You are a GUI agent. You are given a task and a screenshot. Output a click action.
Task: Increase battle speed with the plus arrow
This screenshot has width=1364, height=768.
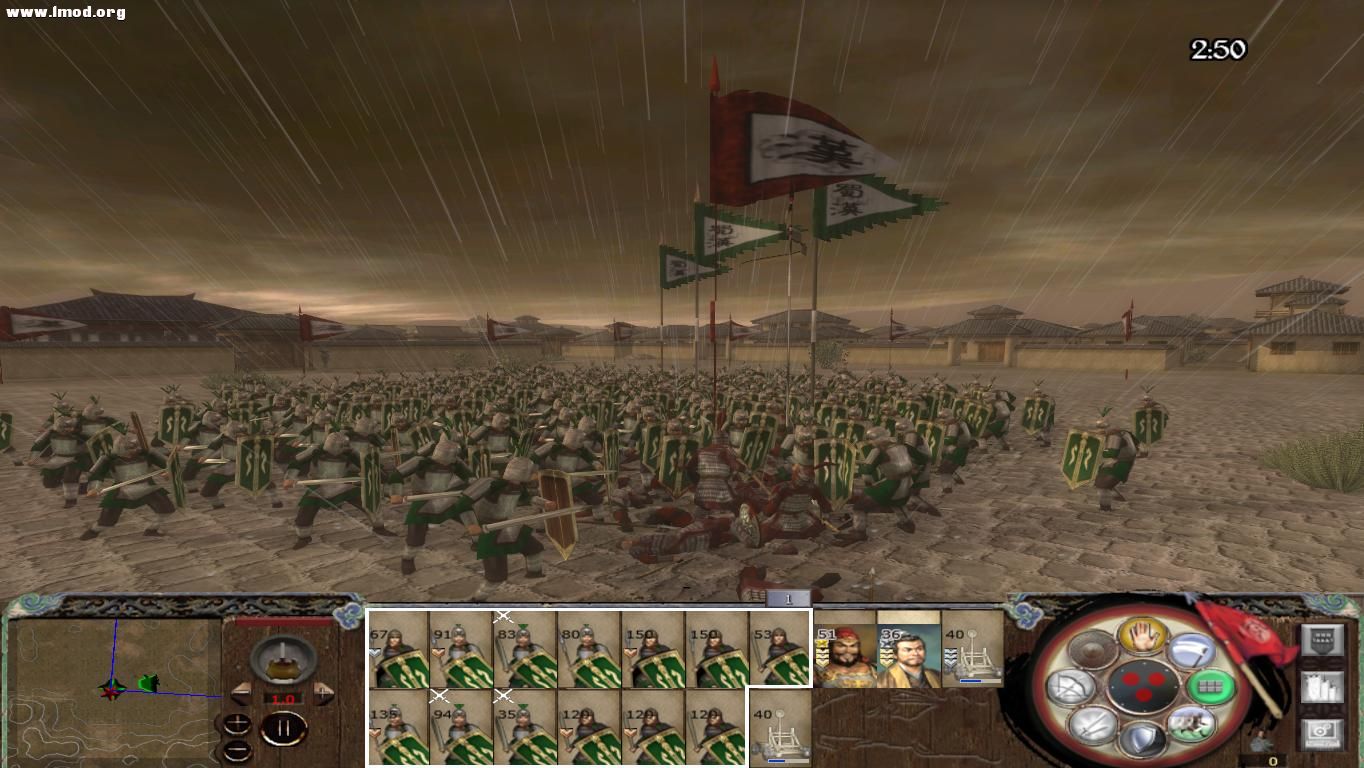point(323,694)
